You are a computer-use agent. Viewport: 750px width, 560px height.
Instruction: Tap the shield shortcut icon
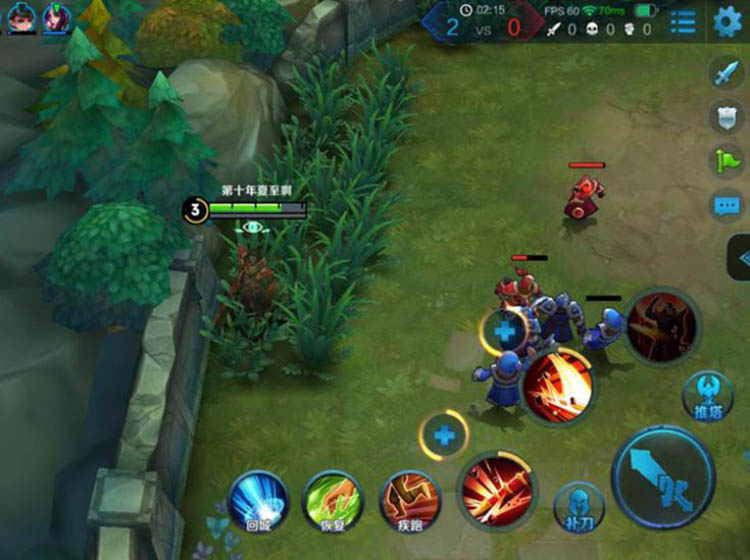[724, 117]
